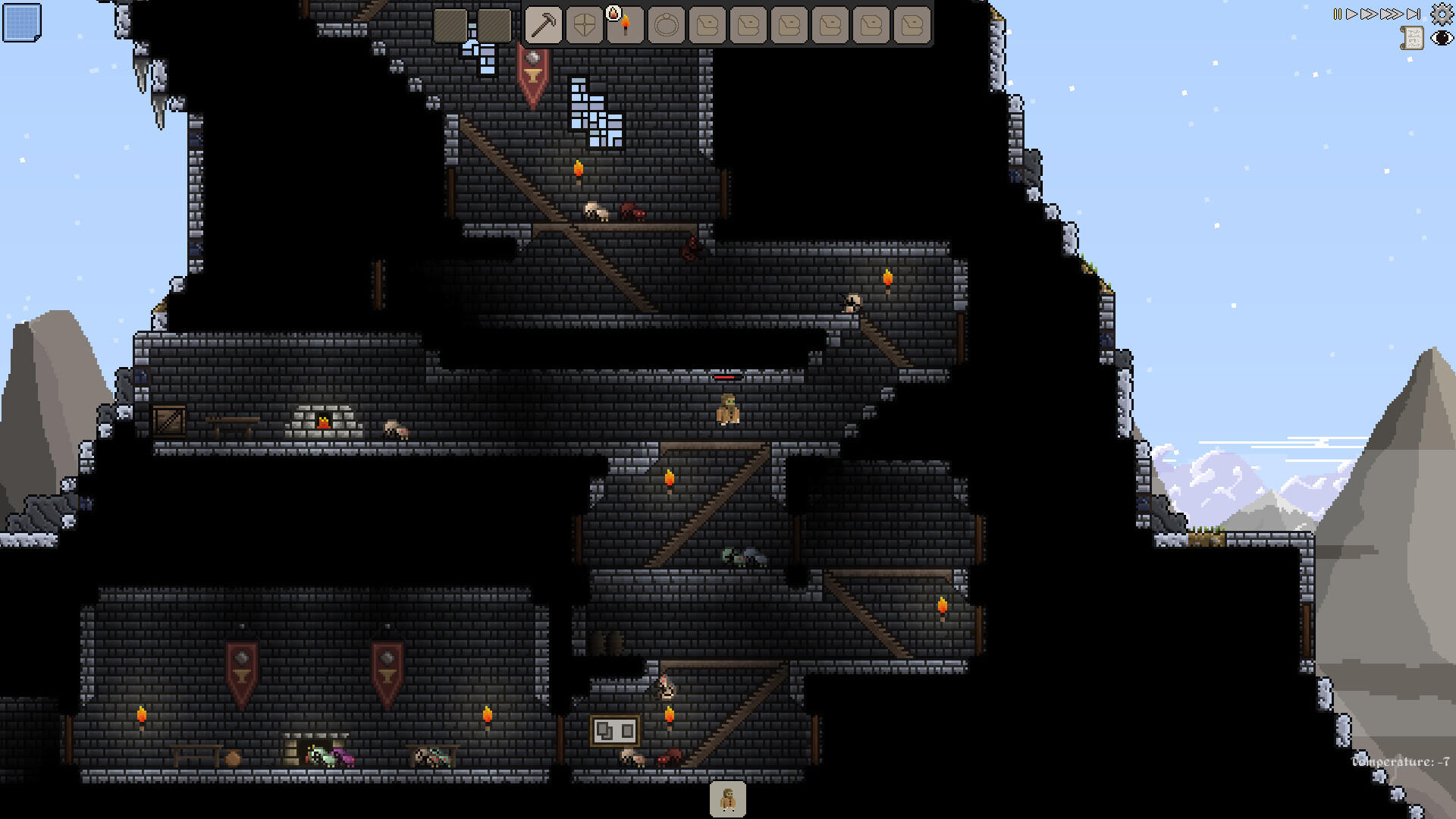Pause the game simulation
Screen dimensions: 1456x819
coord(1337,14)
